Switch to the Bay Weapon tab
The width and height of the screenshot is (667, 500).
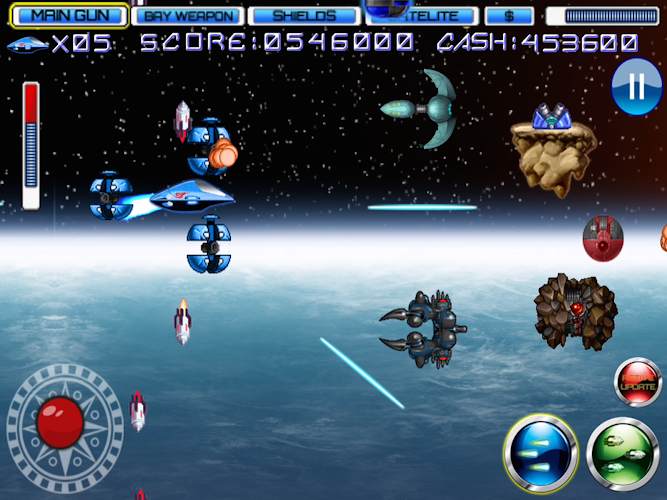pyautogui.click(x=188, y=16)
